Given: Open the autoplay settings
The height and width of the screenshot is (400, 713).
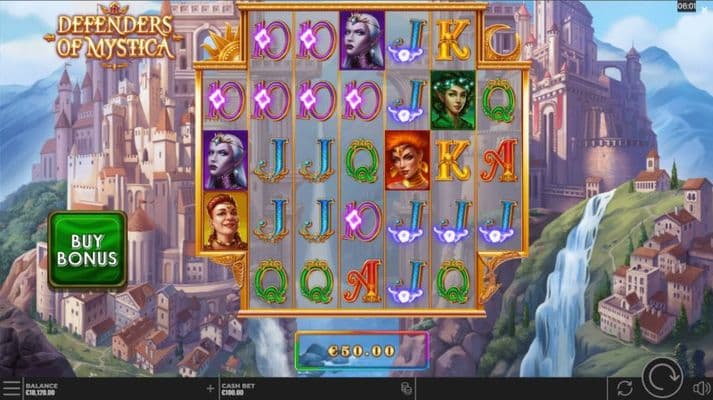Looking at the screenshot, I should coord(625,387).
